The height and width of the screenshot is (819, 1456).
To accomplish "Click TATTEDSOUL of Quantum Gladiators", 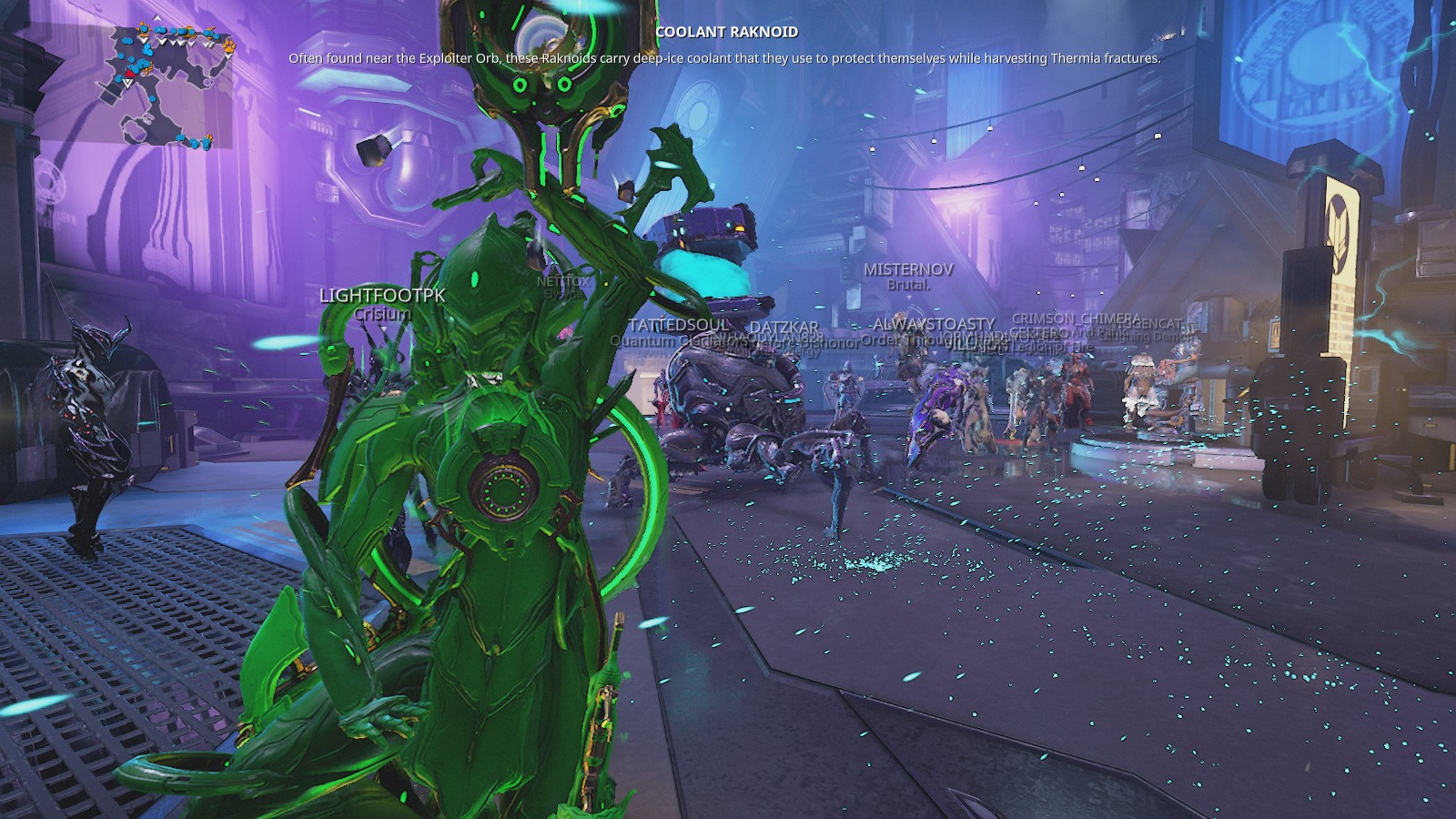I will pos(678,323).
